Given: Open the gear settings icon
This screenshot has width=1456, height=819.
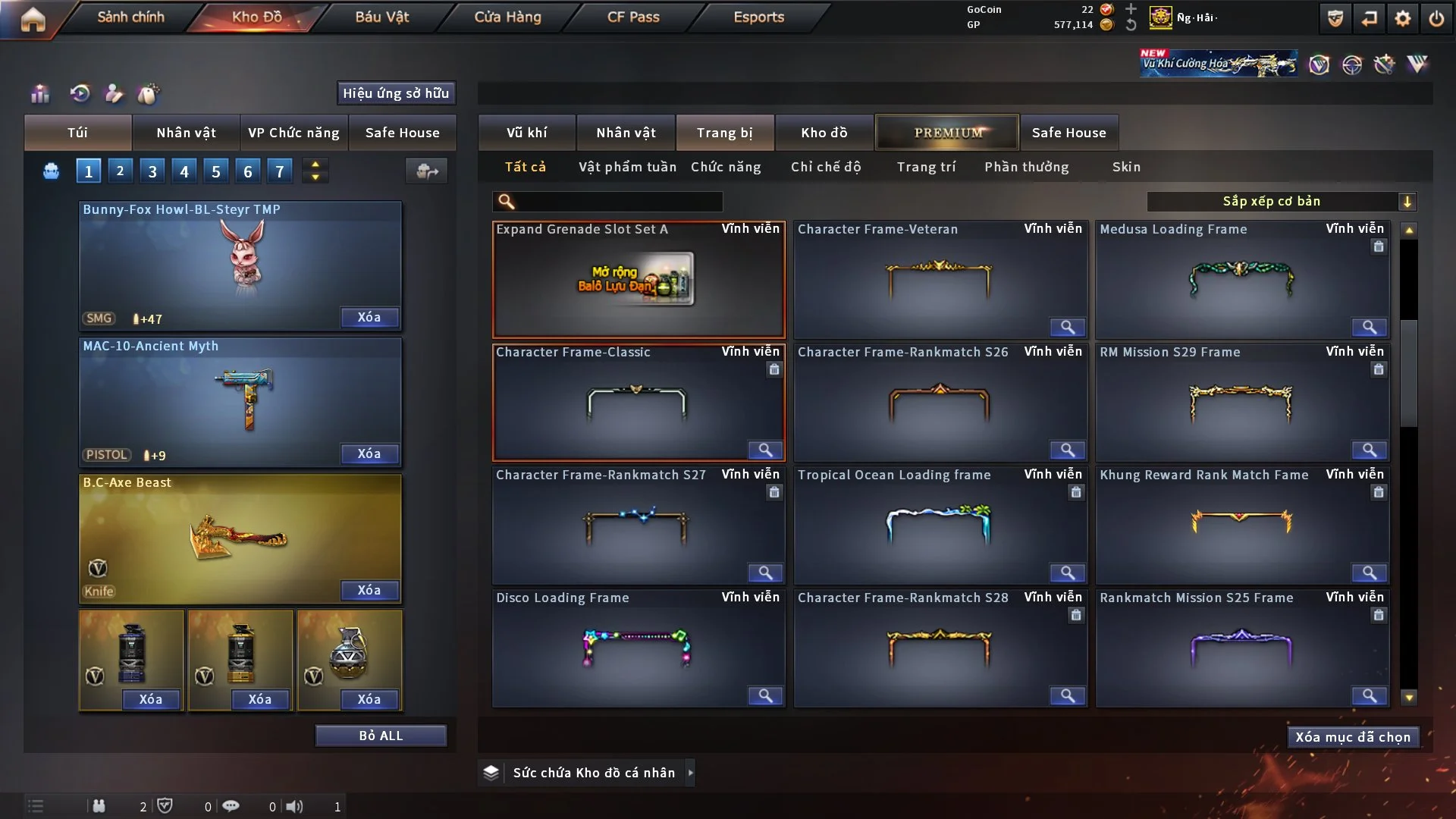Looking at the screenshot, I should click(1402, 18).
